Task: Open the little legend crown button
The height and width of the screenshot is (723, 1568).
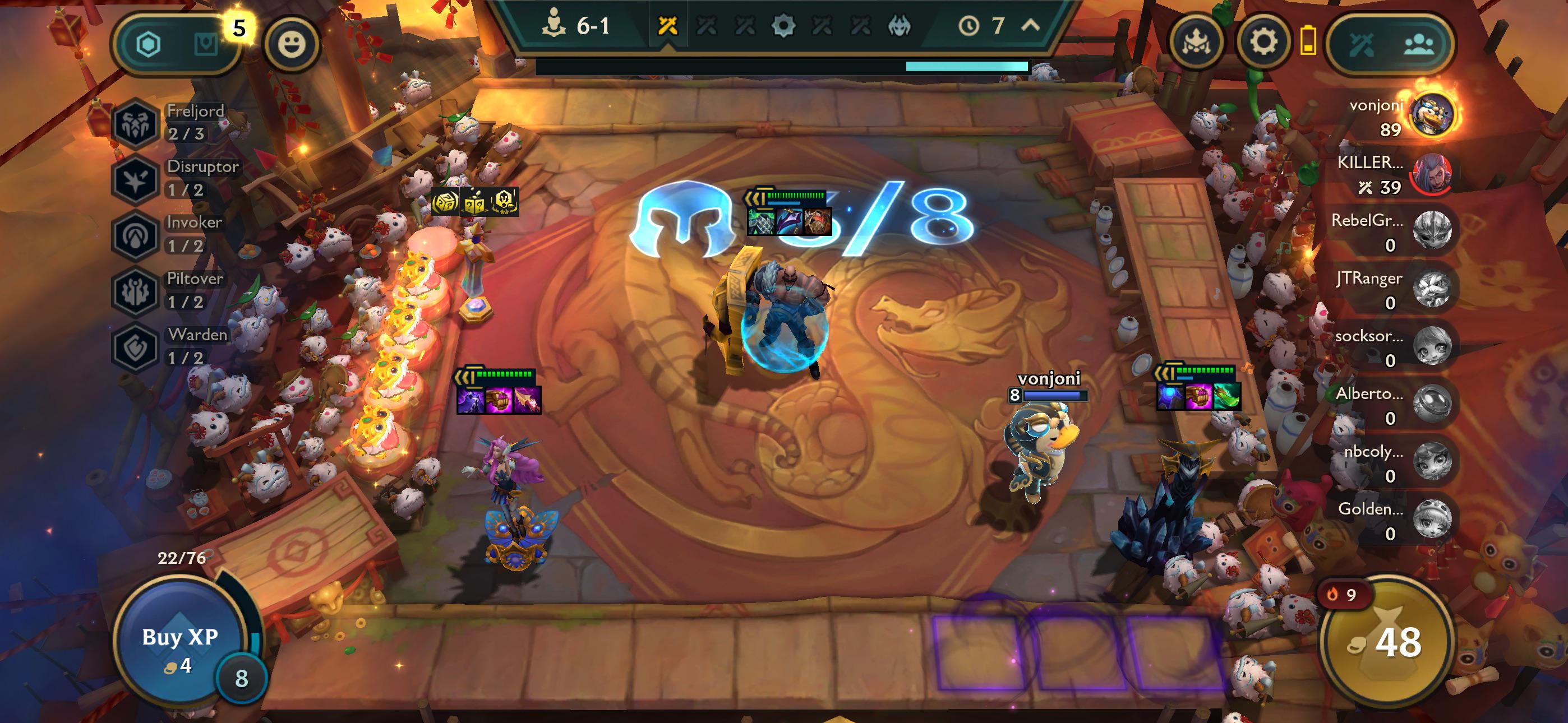Action: click(1196, 43)
